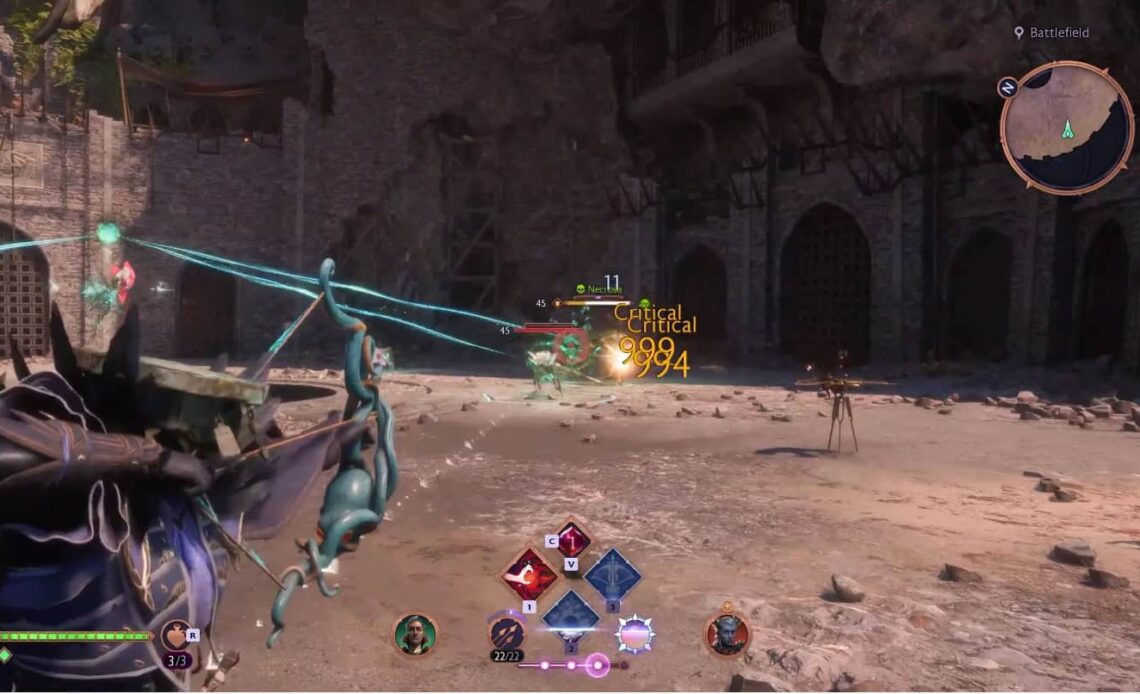The image size is (1140, 694).
Task: Trigger the small red rune ability
Action: tap(572, 540)
